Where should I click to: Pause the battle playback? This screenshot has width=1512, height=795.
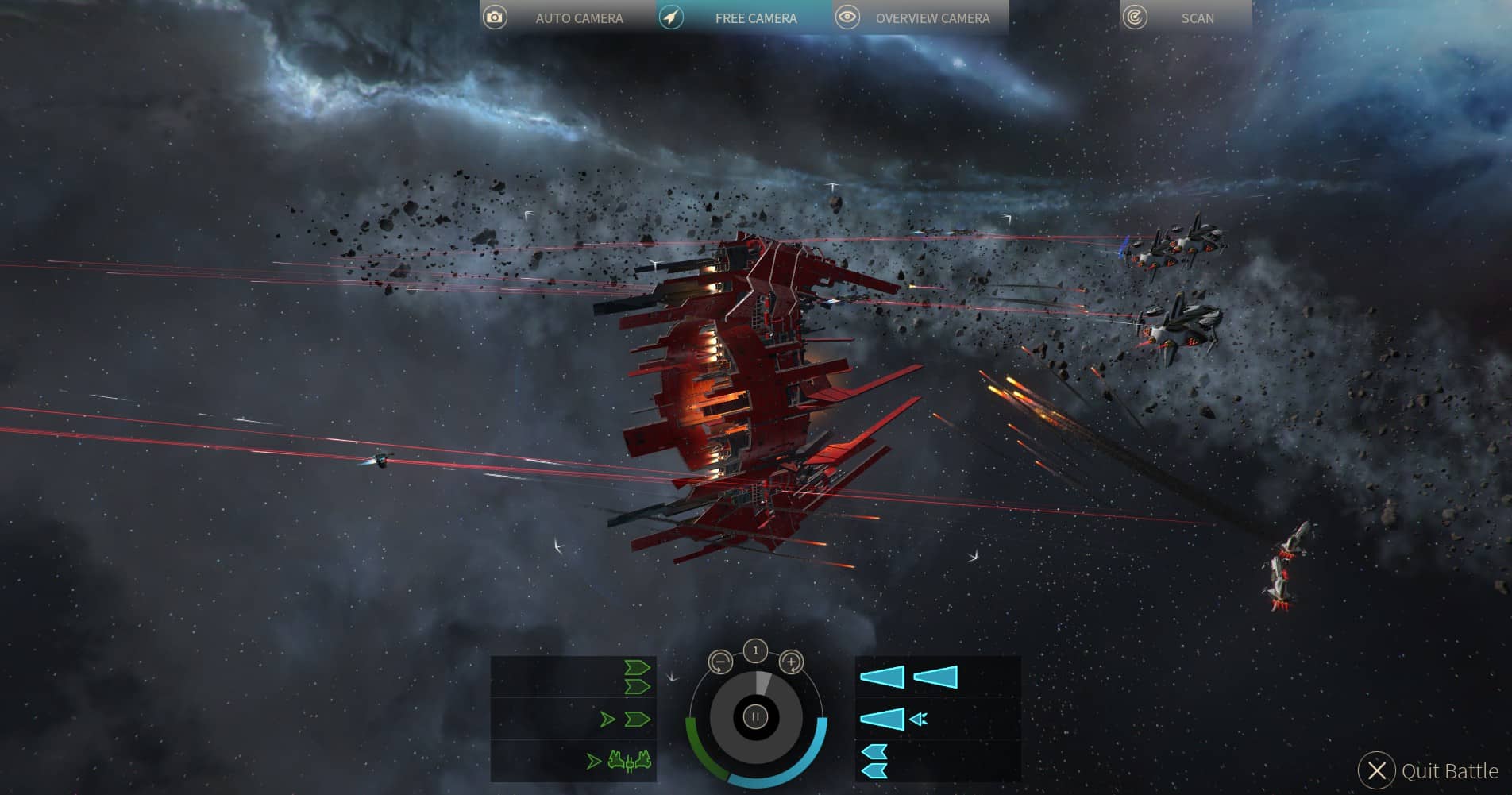coord(755,717)
